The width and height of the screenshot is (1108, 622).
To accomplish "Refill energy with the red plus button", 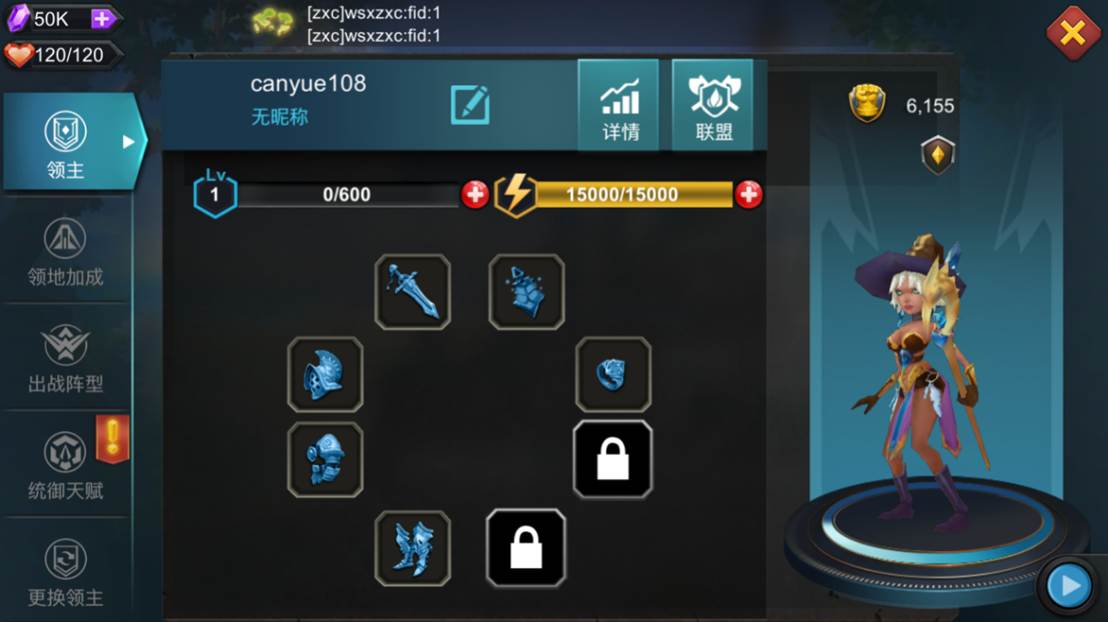I will click(748, 194).
